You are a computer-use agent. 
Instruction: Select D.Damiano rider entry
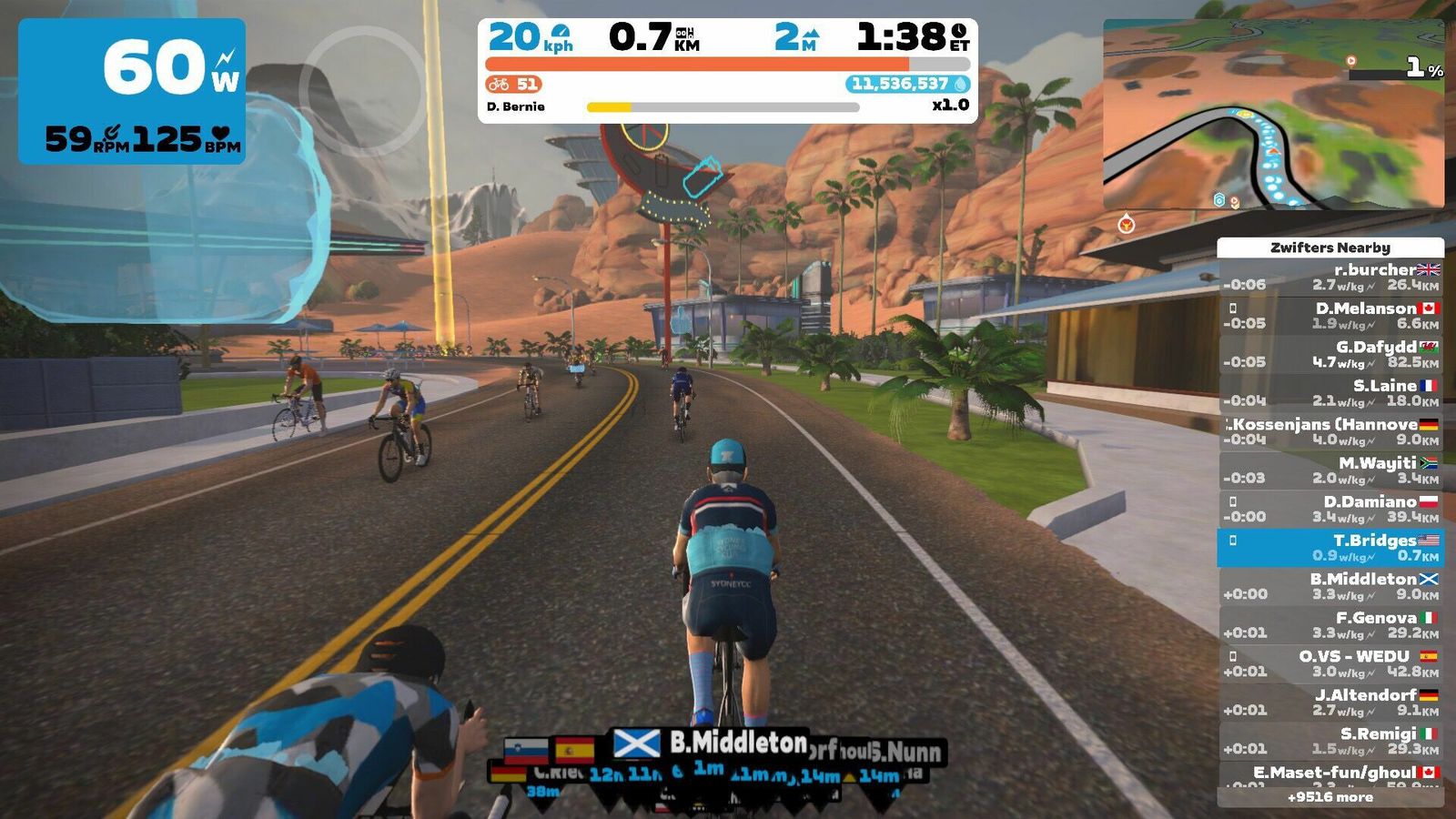[1330, 509]
